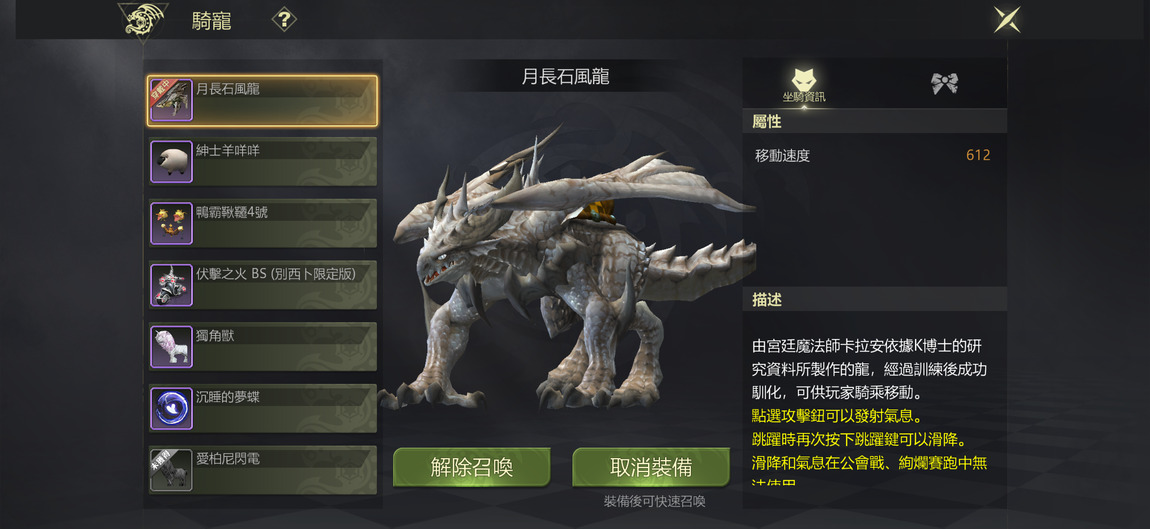This screenshot has height=529, width=1150.
Task: Choose the 沉睡的夢蝶 mount entry
Action: click(x=262, y=408)
